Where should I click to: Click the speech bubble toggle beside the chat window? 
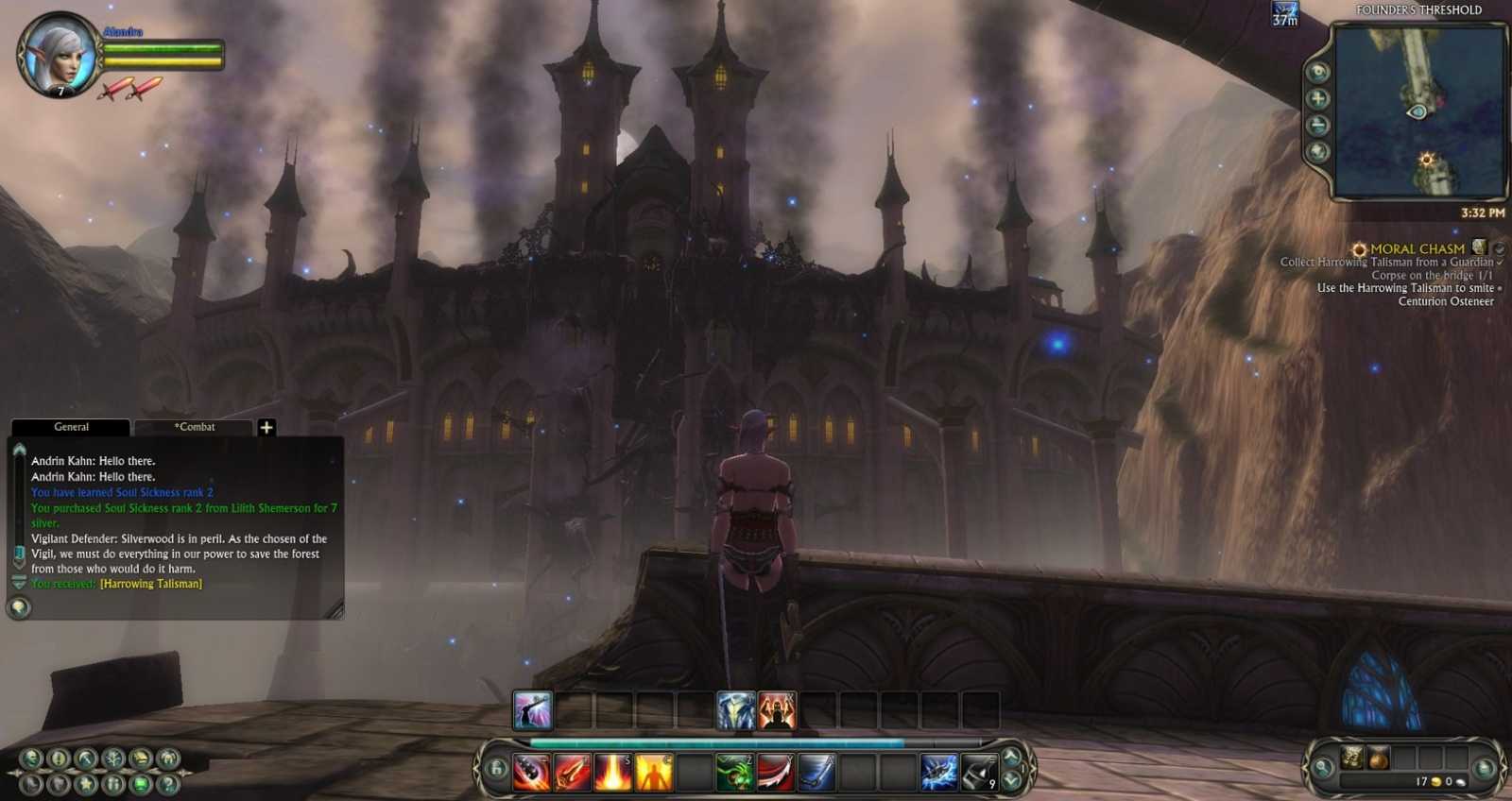[x=17, y=607]
